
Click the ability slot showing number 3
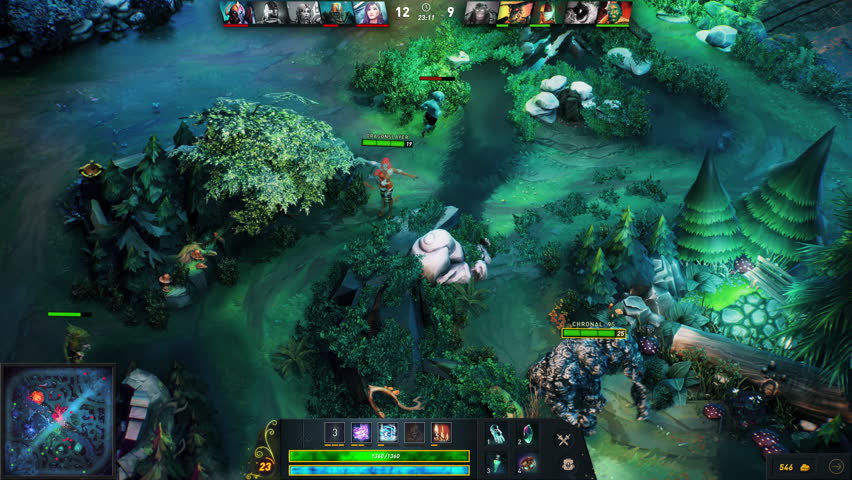click(x=335, y=432)
